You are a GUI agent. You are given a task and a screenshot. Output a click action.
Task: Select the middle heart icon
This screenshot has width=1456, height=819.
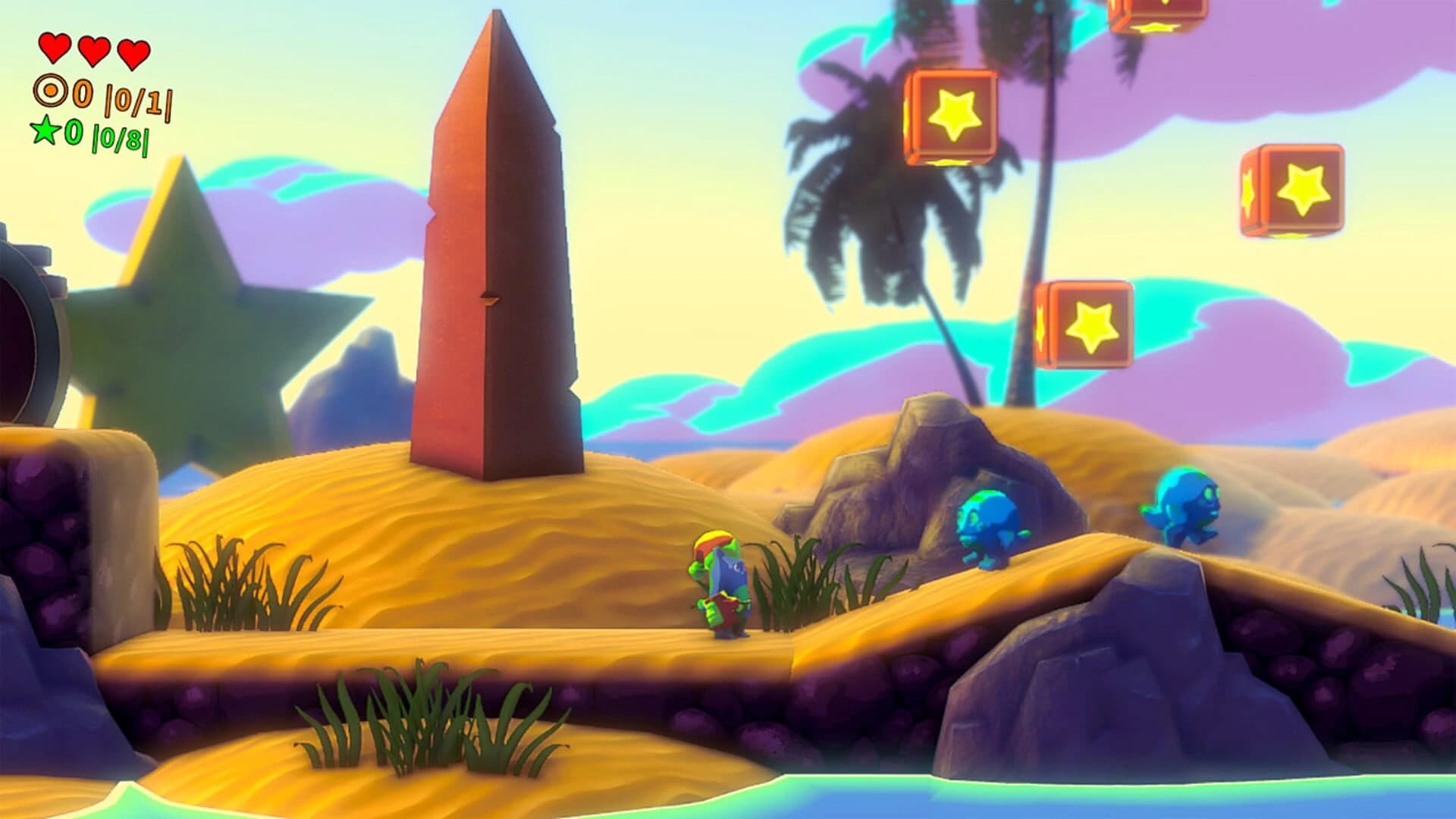click(x=95, y=52)
